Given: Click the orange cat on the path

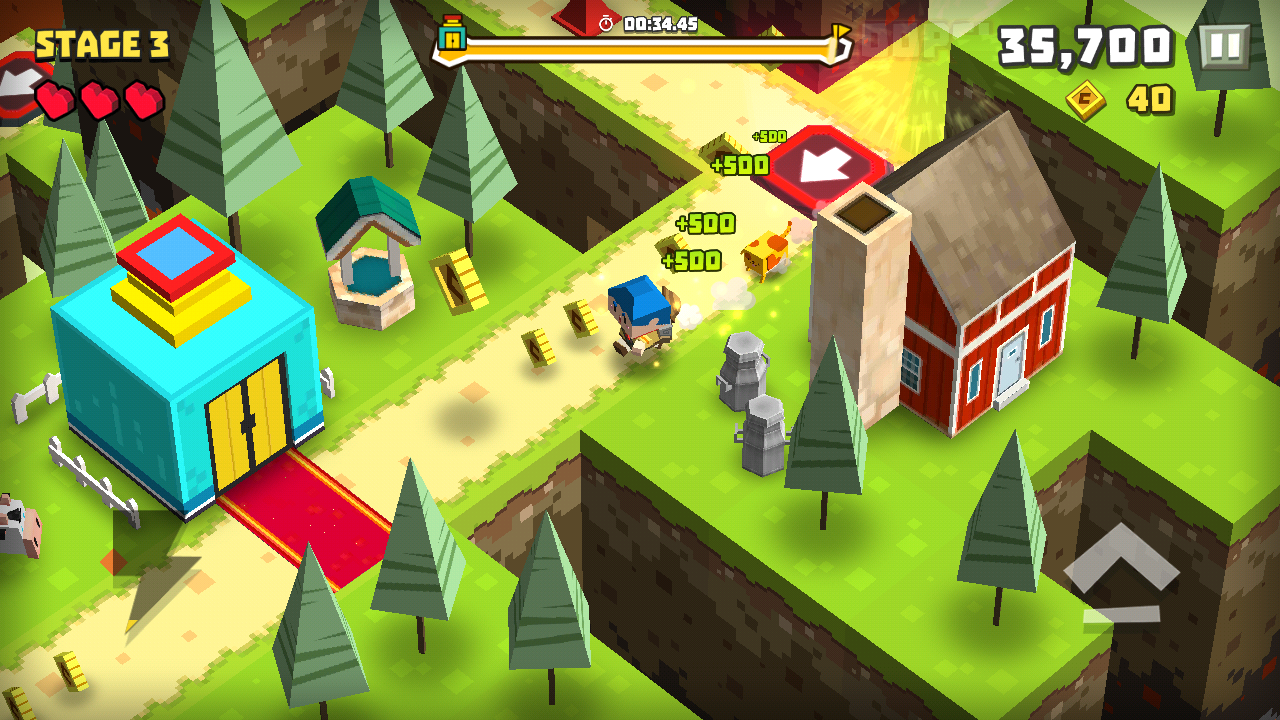Looking at the screenshot, I should click(765, 255).
